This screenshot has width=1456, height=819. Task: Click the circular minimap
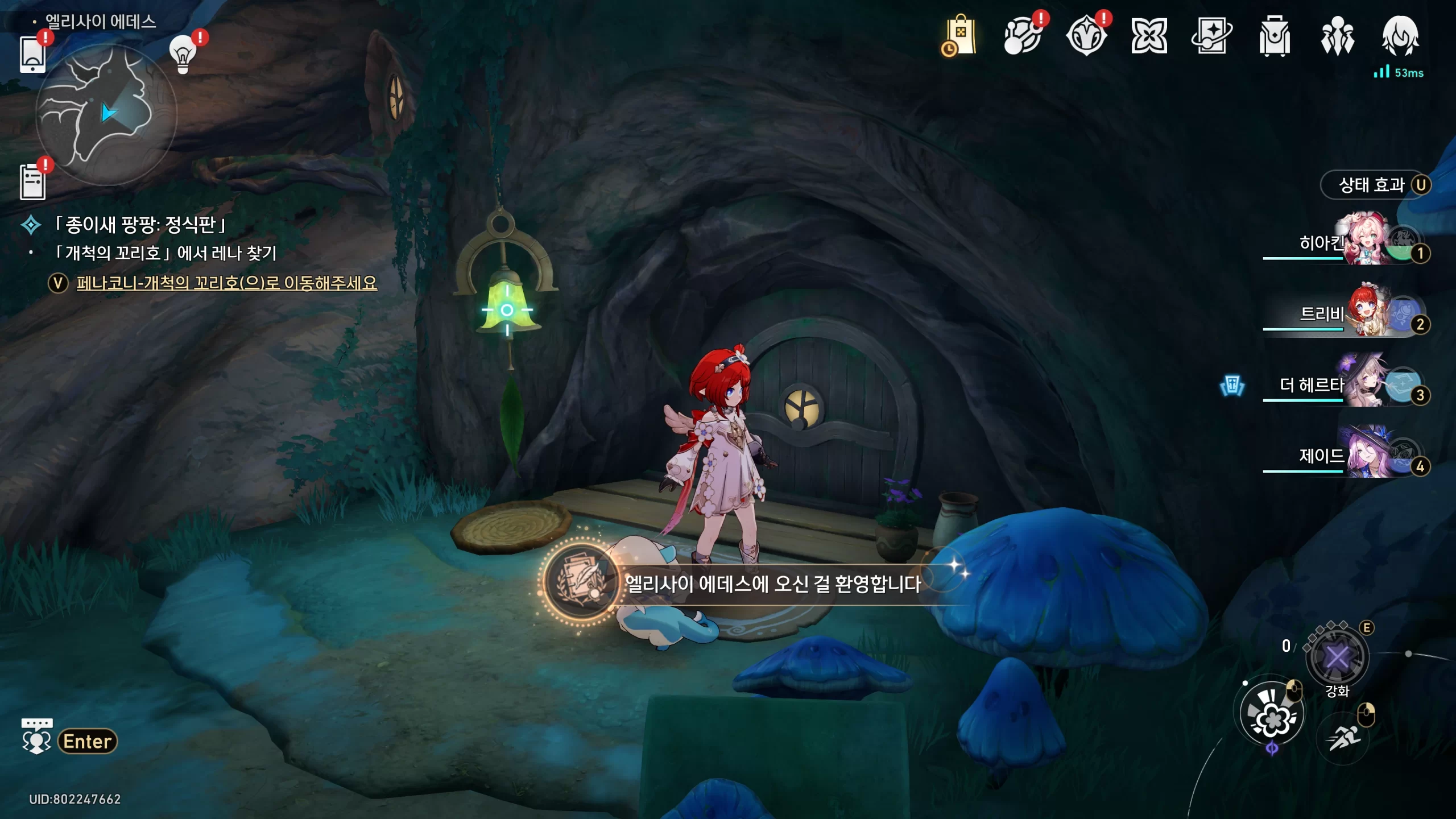point(106,114)
